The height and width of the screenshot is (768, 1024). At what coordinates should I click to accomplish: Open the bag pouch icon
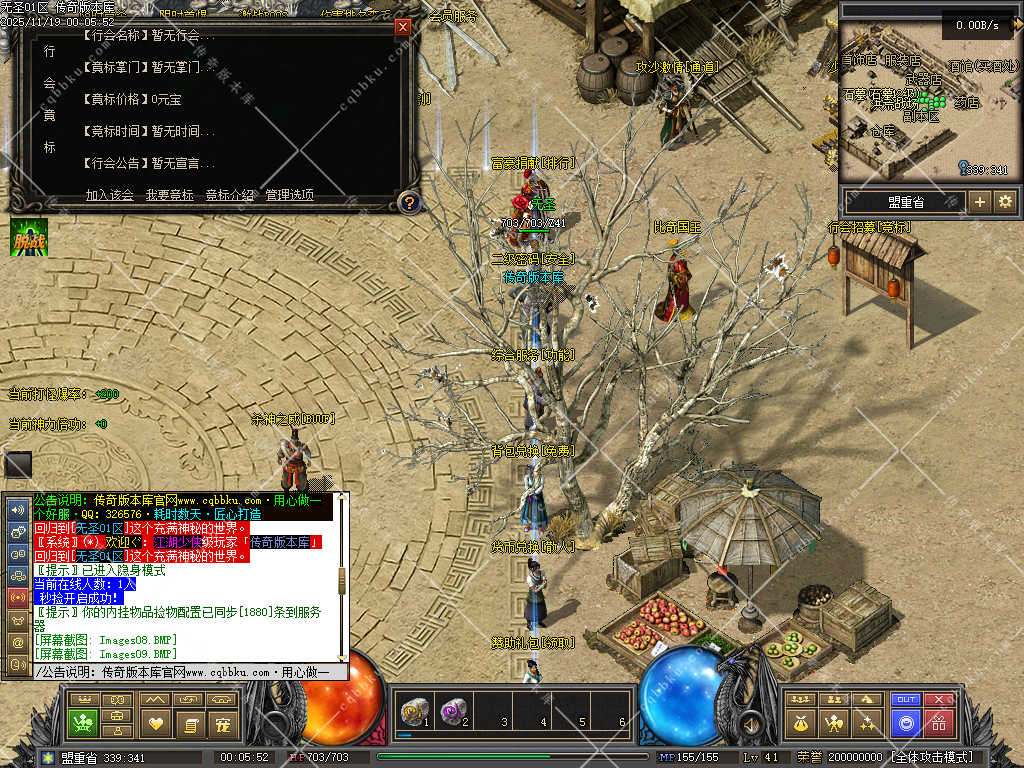pyautogui.click(x=802, y=722)
